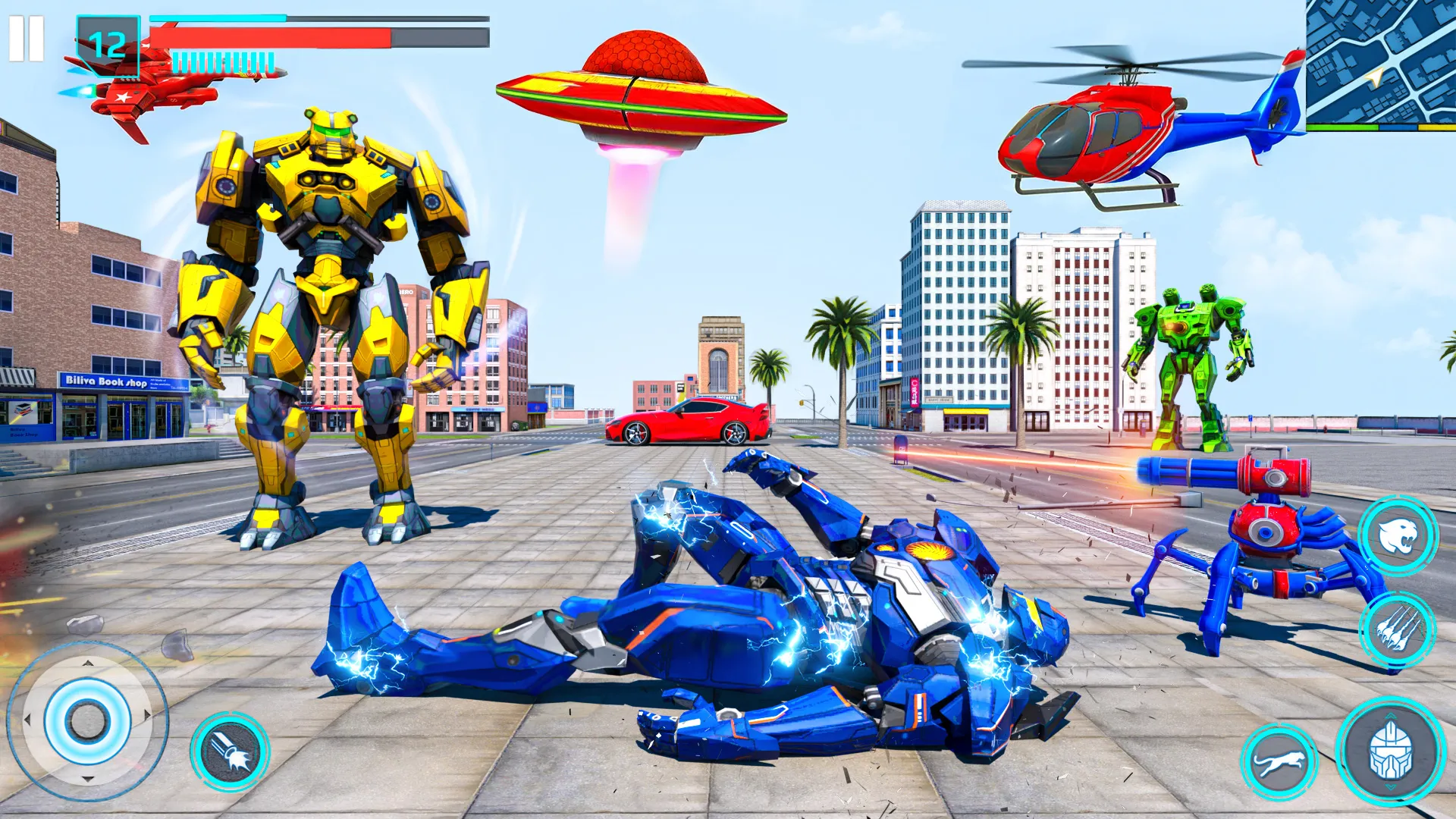Click the down chevron below the transform button

(x=1391, y=786)
